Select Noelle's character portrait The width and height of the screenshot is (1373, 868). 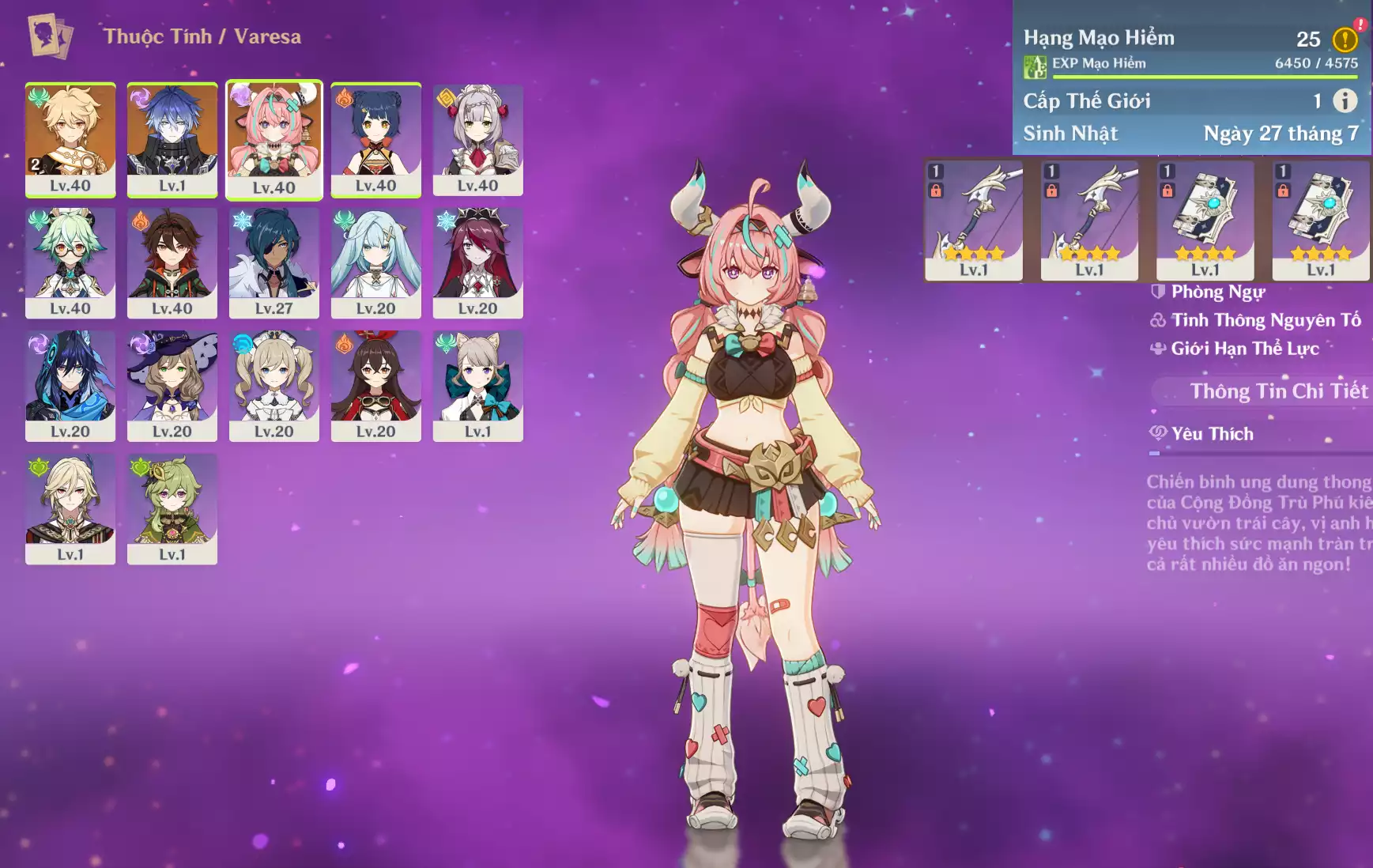tap(478, 139)
